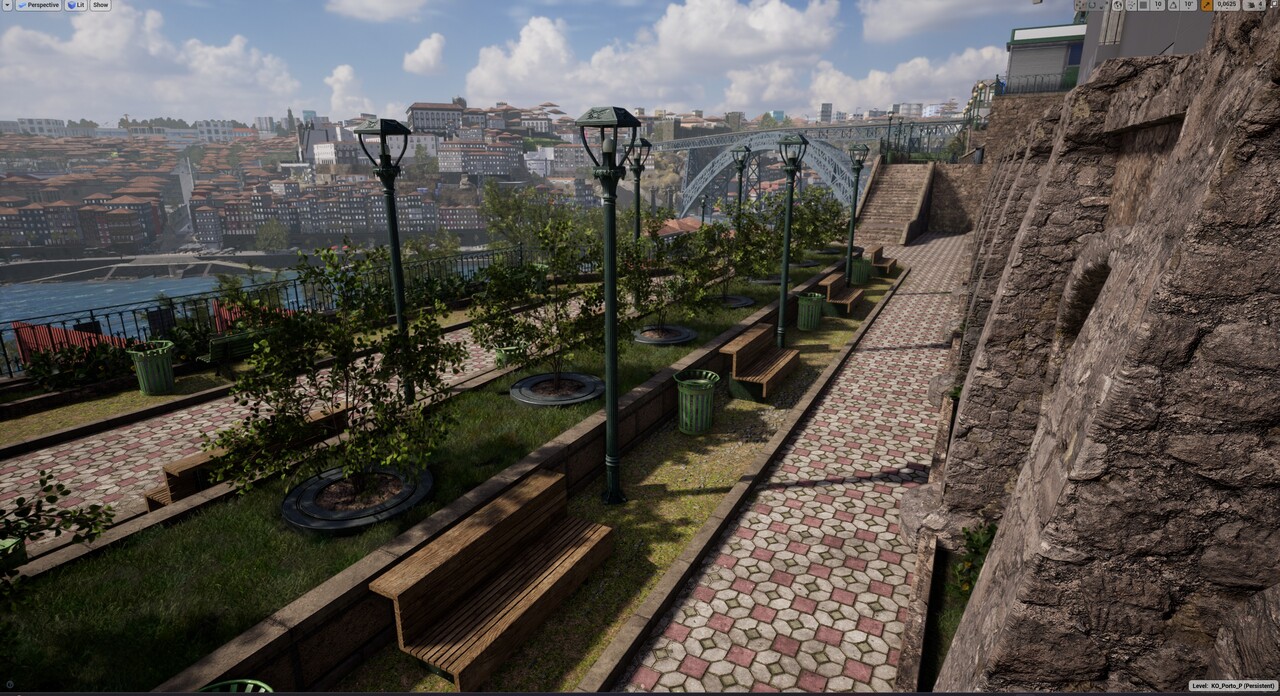Open the viewport options arrow menu
The height and width of the screenshot is (696, 1280).
[6, 5]
